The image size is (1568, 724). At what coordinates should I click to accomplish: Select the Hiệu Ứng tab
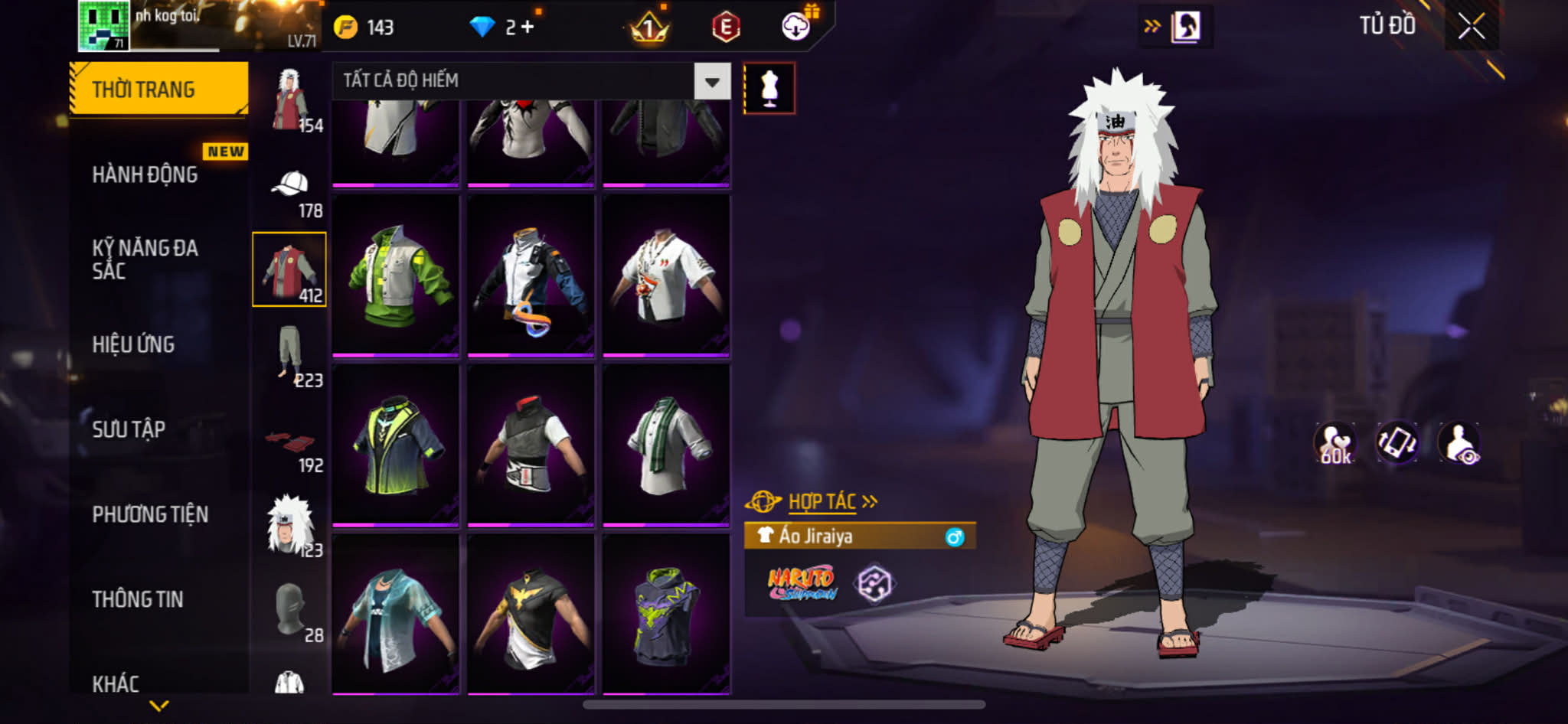134,344
